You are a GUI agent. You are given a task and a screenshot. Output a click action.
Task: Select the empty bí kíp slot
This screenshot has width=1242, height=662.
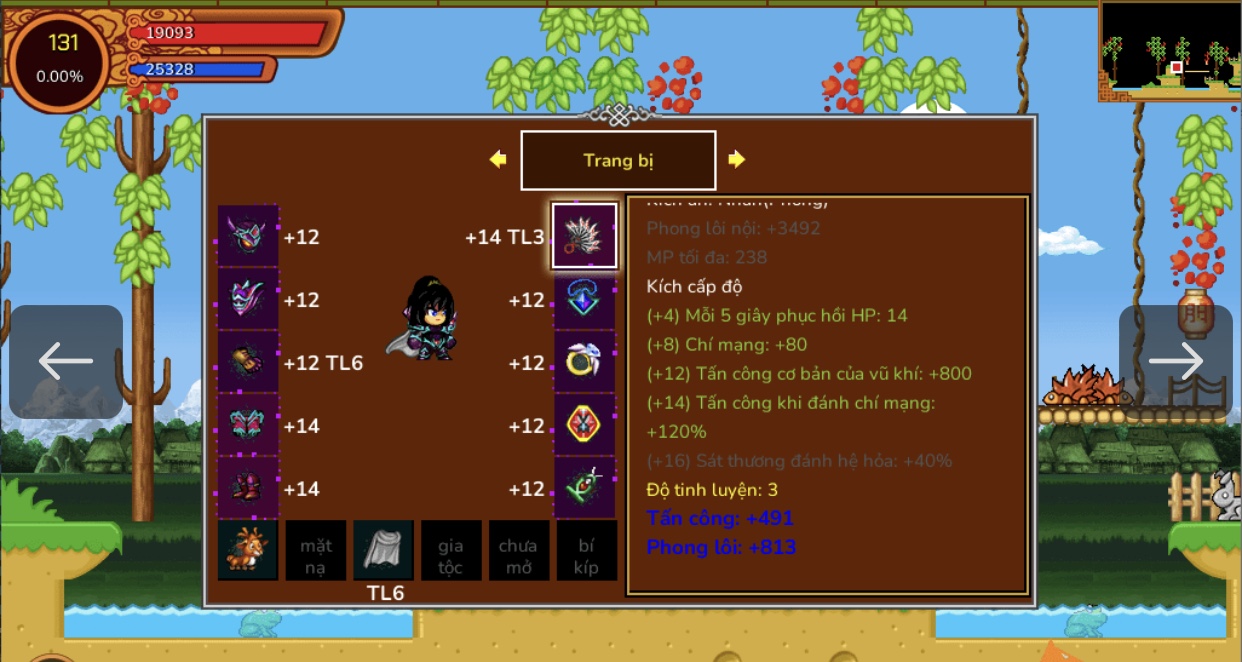586,551
